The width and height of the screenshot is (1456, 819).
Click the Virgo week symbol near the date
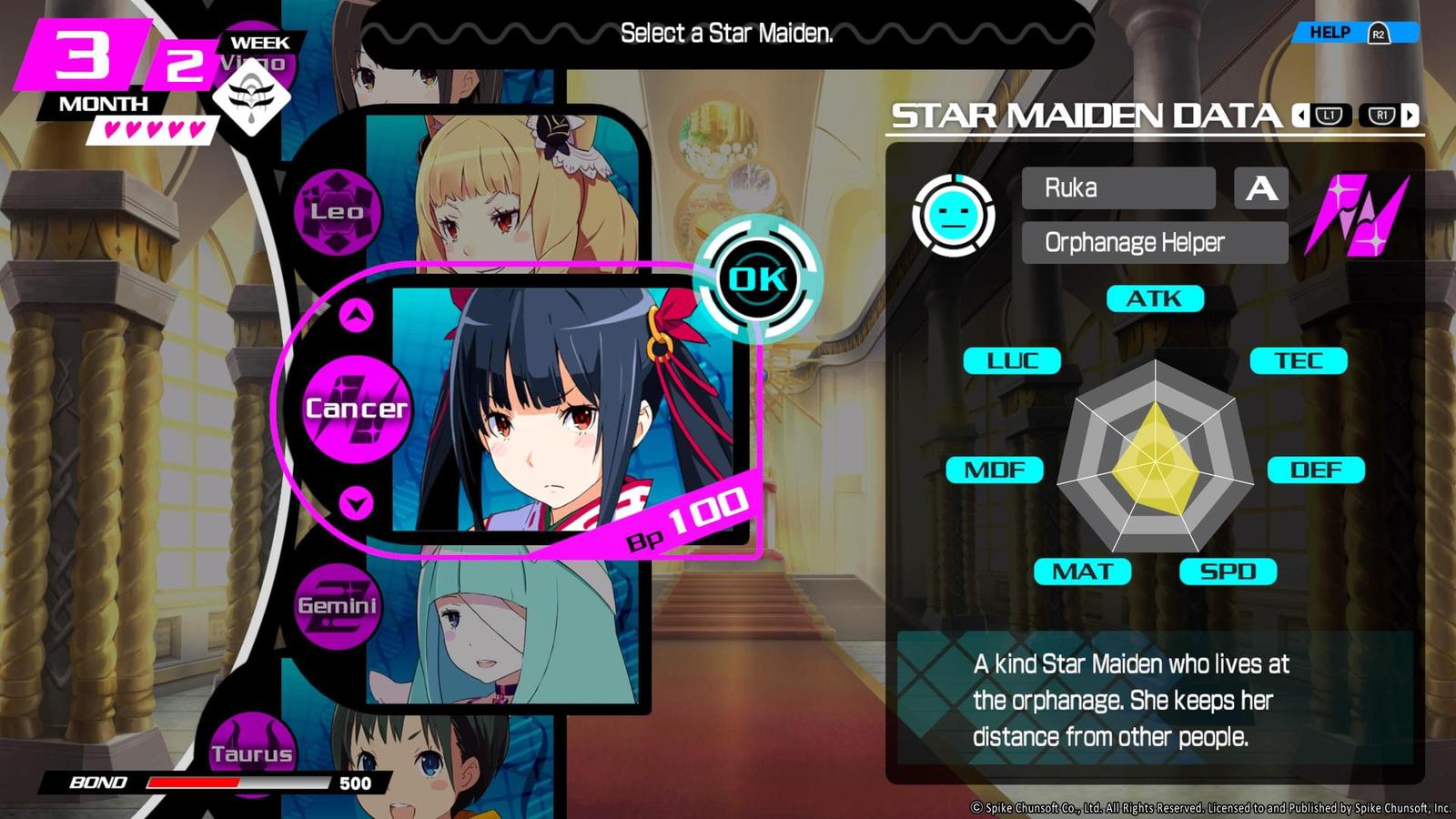251,98
